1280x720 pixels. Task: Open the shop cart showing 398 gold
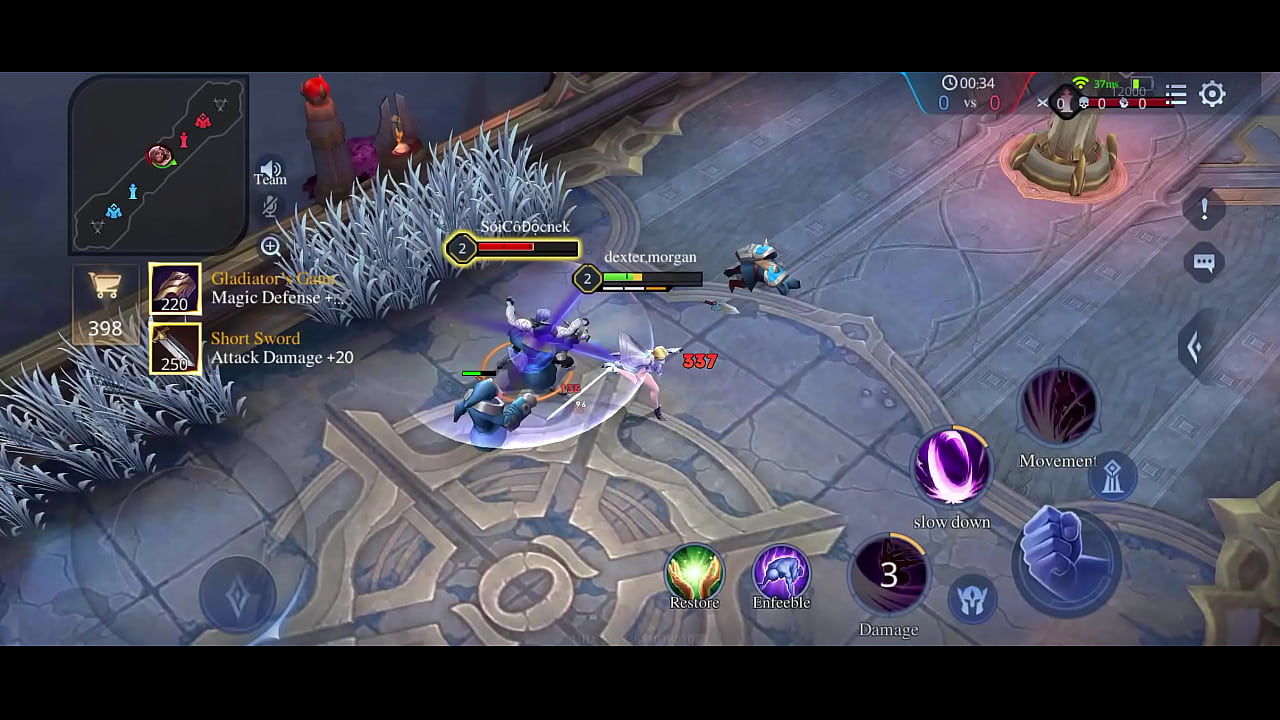(x=106, y=290)
